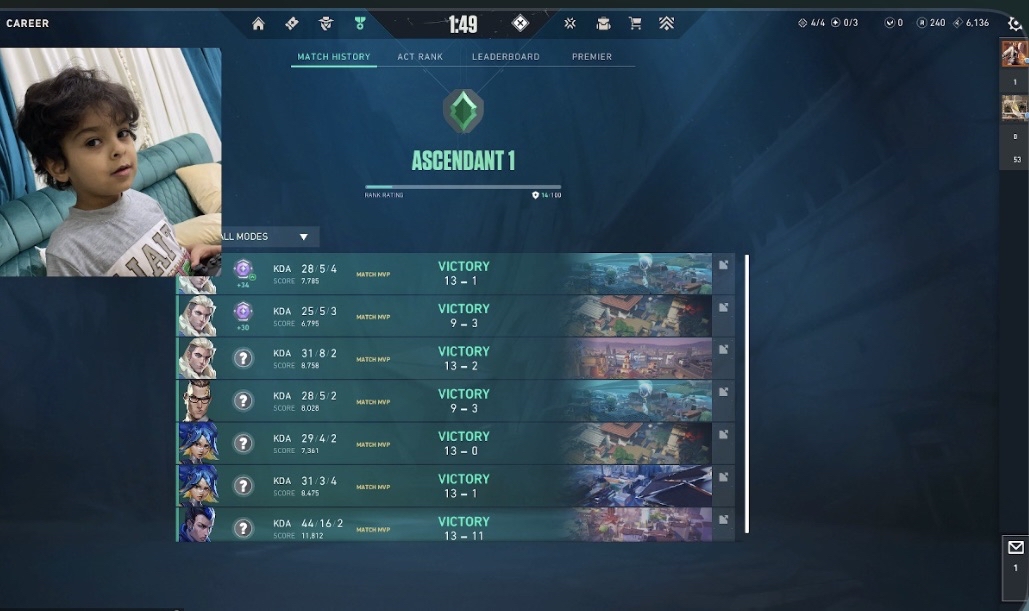Open the career medal icon in top bar
This screenshot has width=1029, height=611.
coord(360,23)
